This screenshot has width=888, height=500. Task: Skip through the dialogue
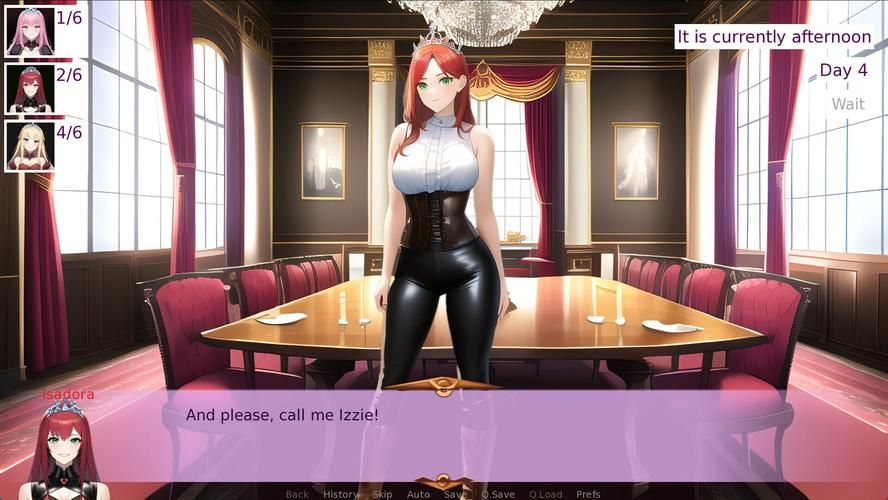click(x=382, y=494)
